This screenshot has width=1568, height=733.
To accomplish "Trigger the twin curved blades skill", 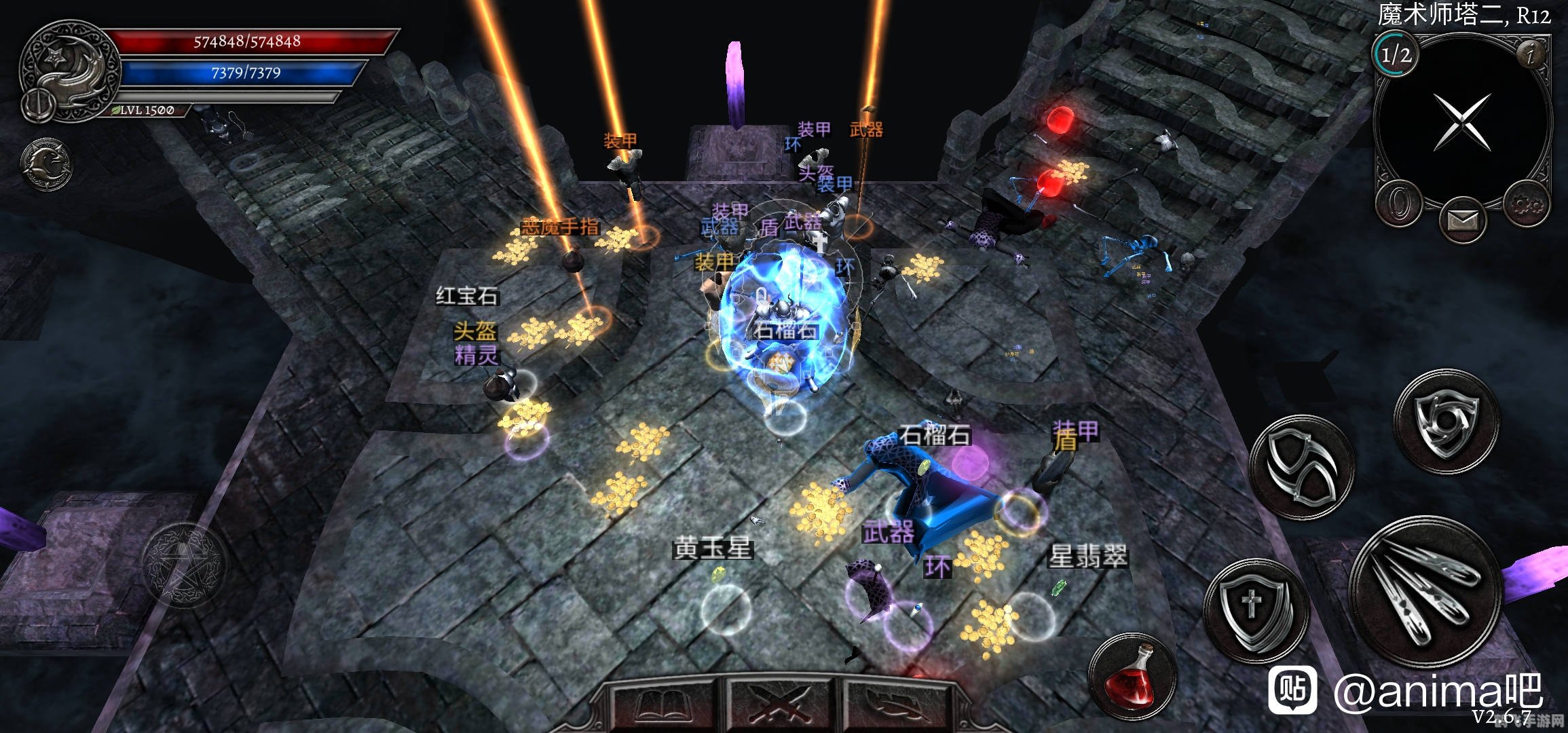I will pos(1302,467).
